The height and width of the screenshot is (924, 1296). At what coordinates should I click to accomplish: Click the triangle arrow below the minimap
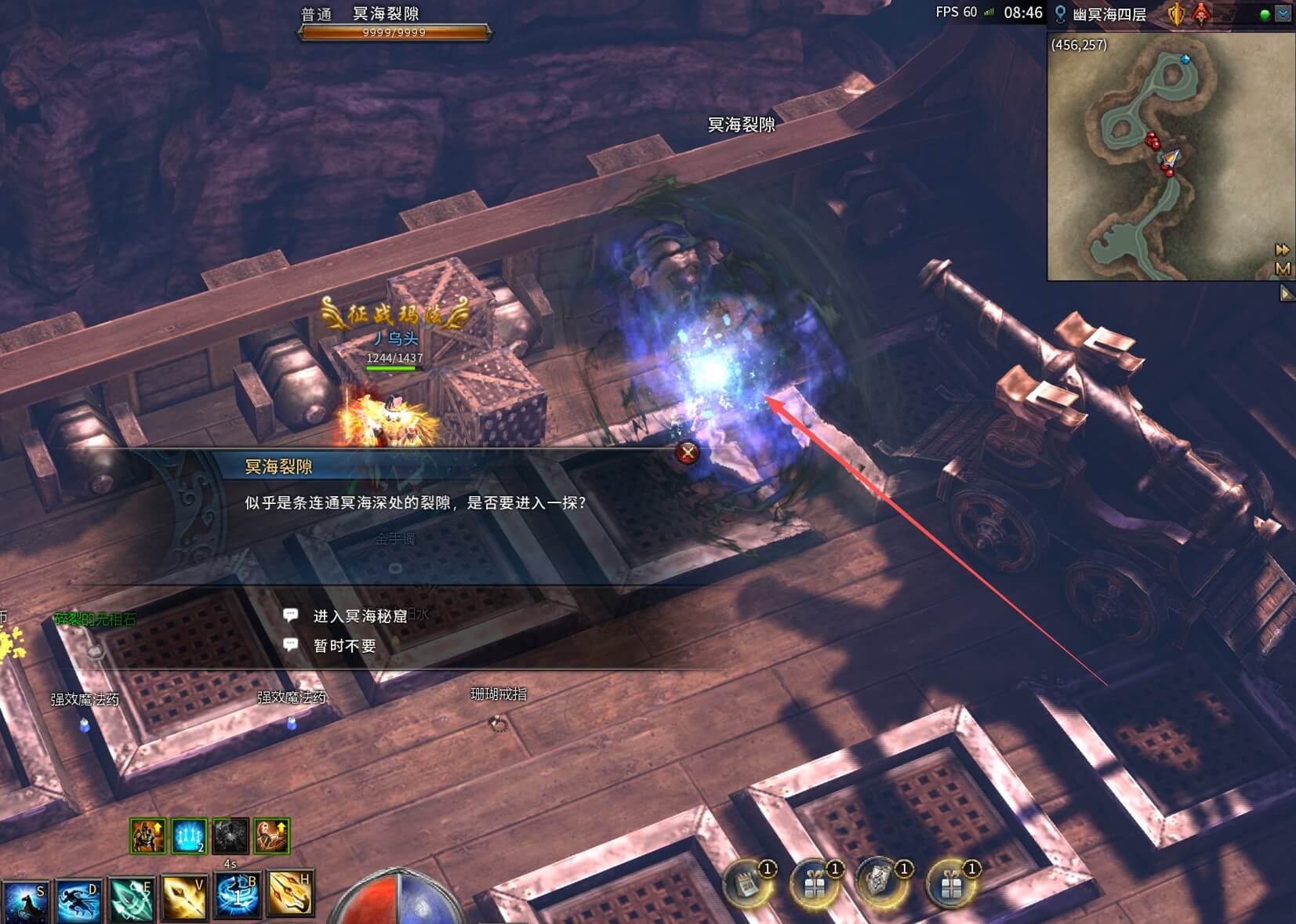tap(1287, 294)
